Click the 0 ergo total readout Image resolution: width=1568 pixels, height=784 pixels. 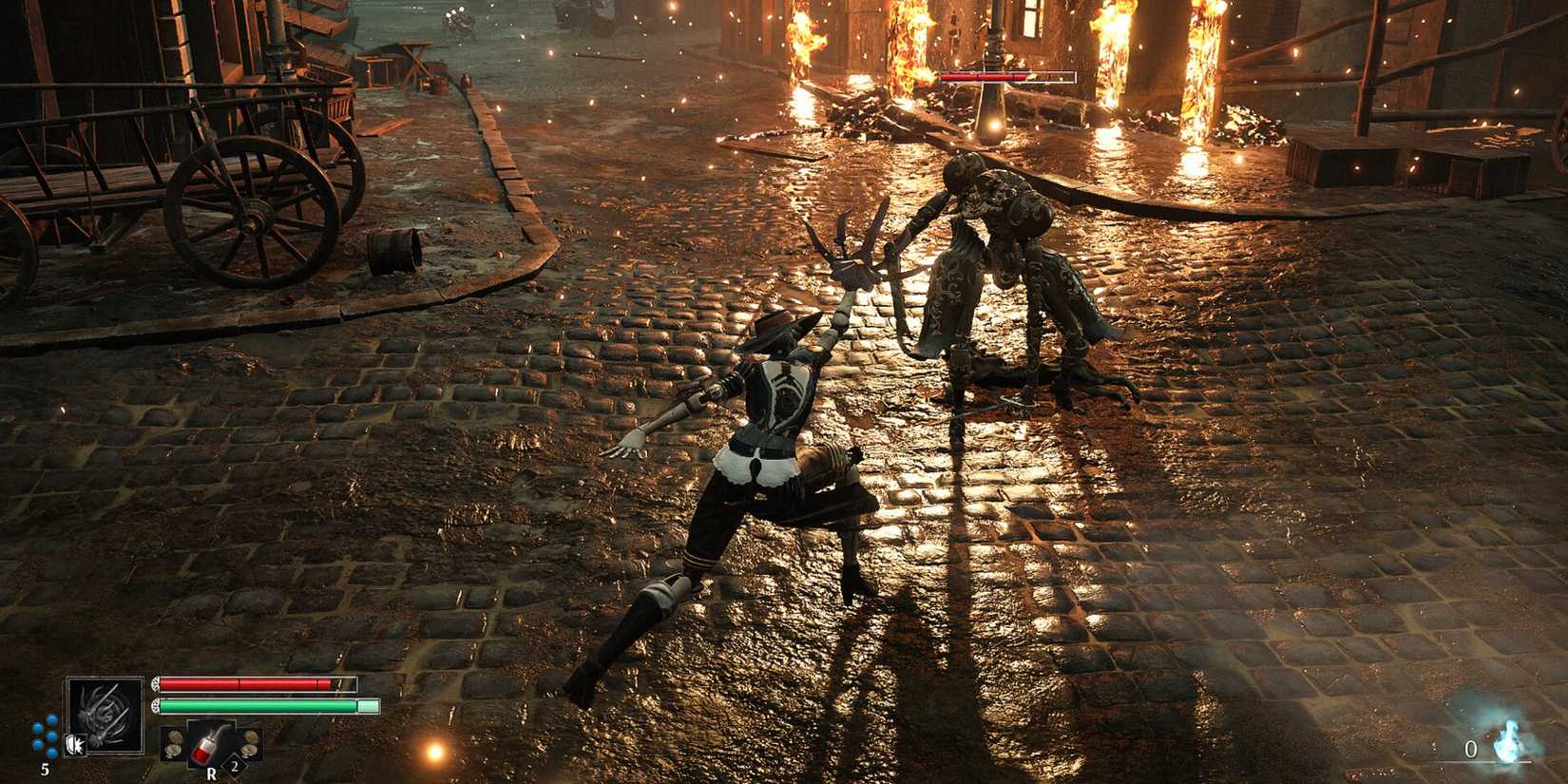tap(1470, 749)
